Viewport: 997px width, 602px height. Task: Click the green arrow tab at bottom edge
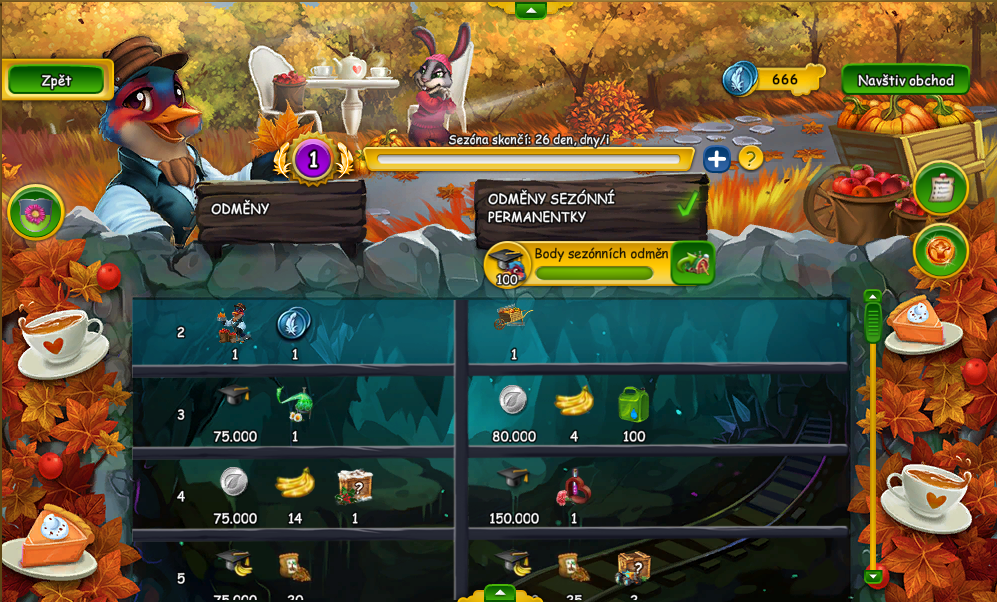[x=499, y=593]
